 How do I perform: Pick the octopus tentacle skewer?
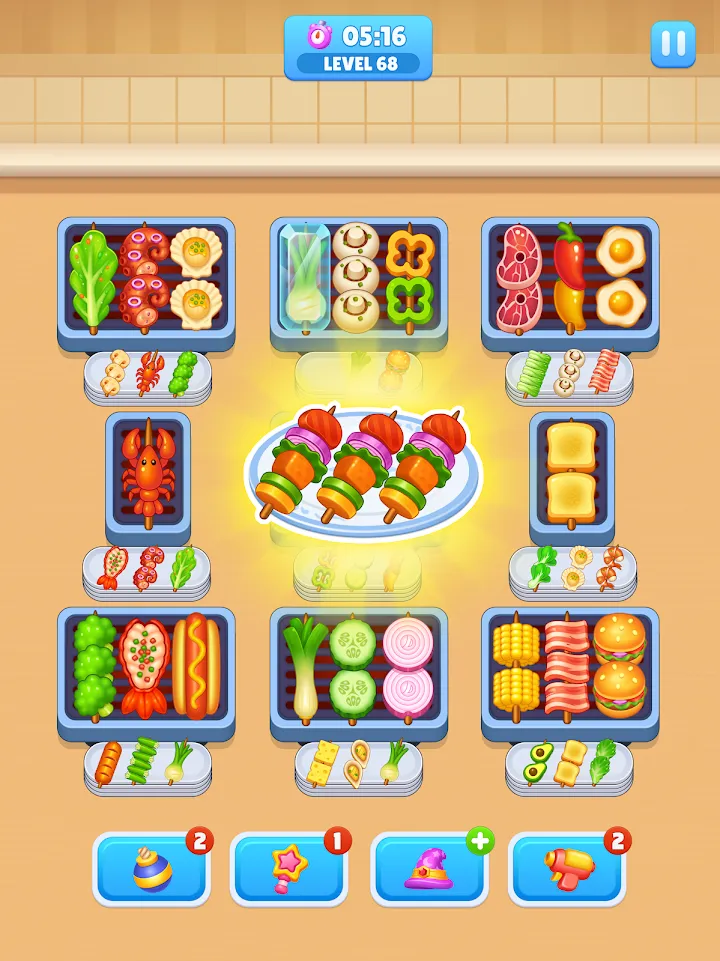click(143, 276)
